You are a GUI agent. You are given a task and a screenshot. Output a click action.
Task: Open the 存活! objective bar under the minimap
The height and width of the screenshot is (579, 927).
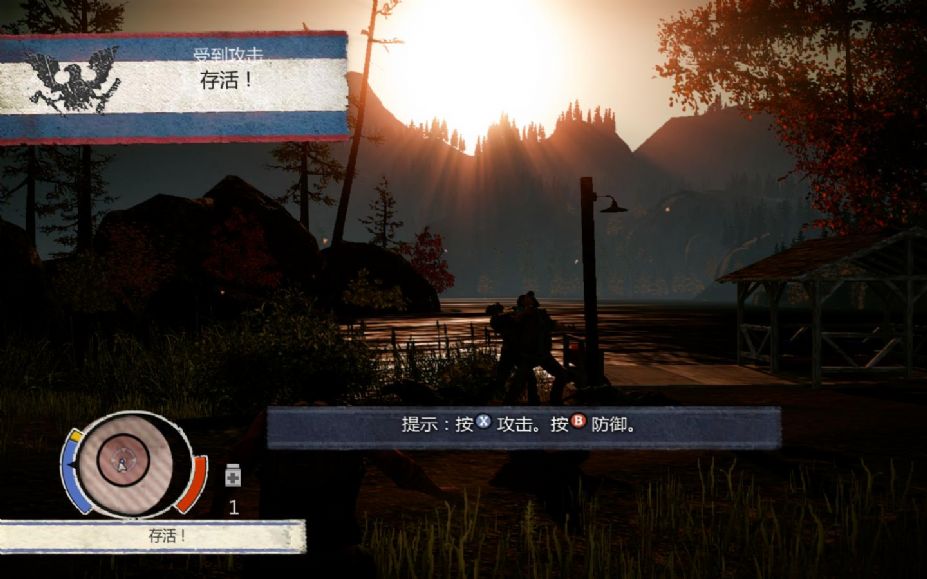pos(153,536)
